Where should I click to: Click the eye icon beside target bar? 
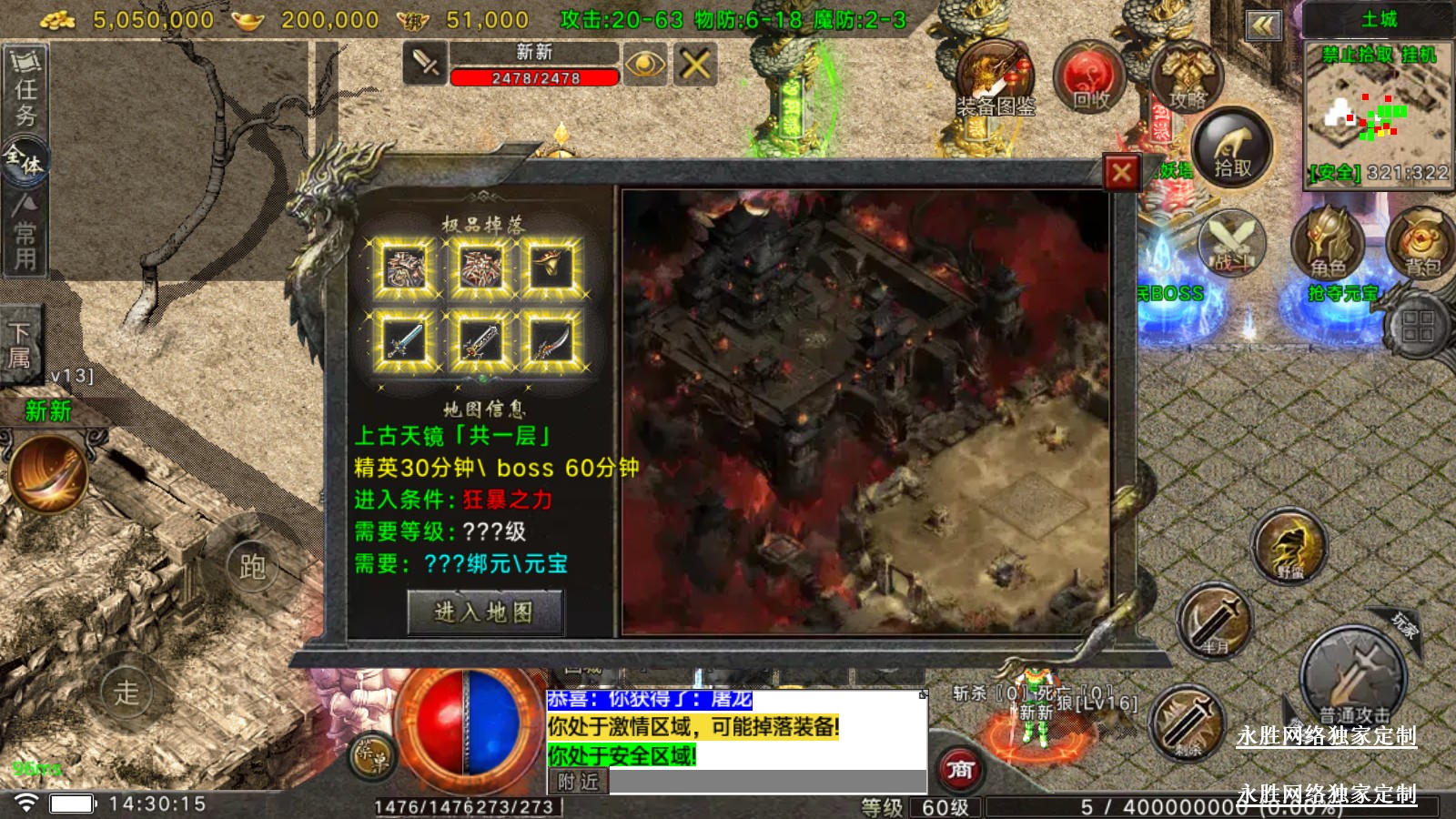point(644,65)
